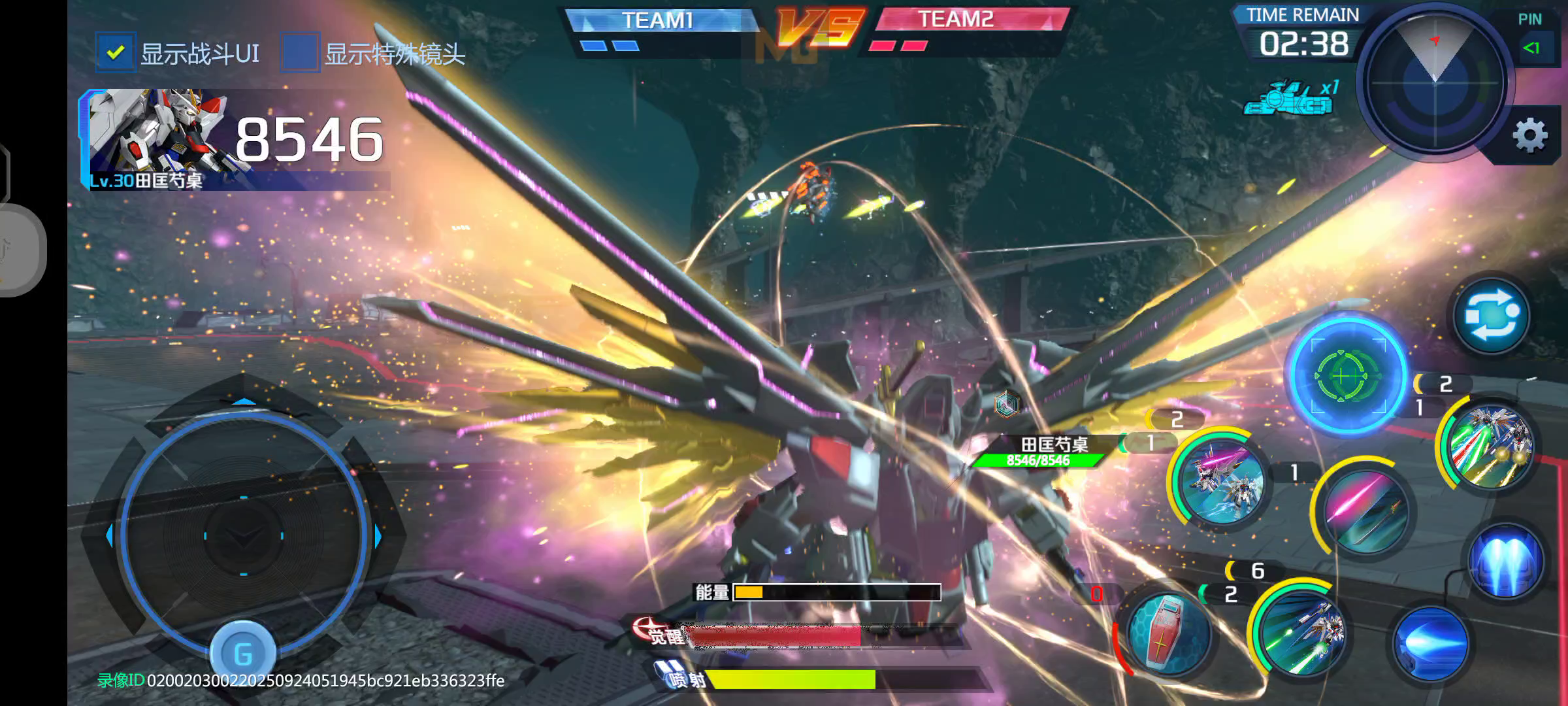This screenshot has width=1568, height=706.
Task: Fire the blue energy blast attack
Action: 1429,645
